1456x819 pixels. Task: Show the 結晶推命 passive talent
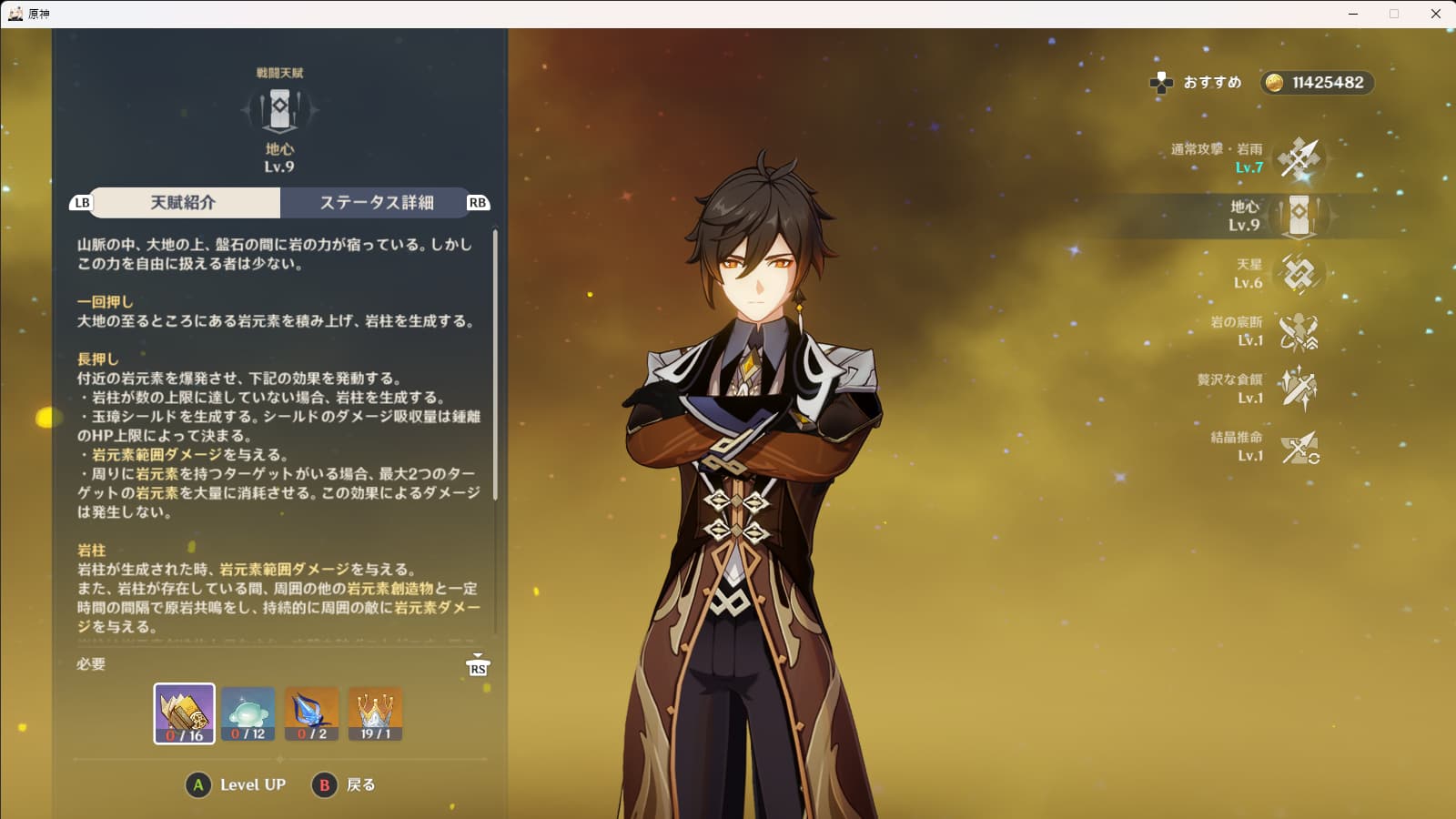pos(1299,447)
